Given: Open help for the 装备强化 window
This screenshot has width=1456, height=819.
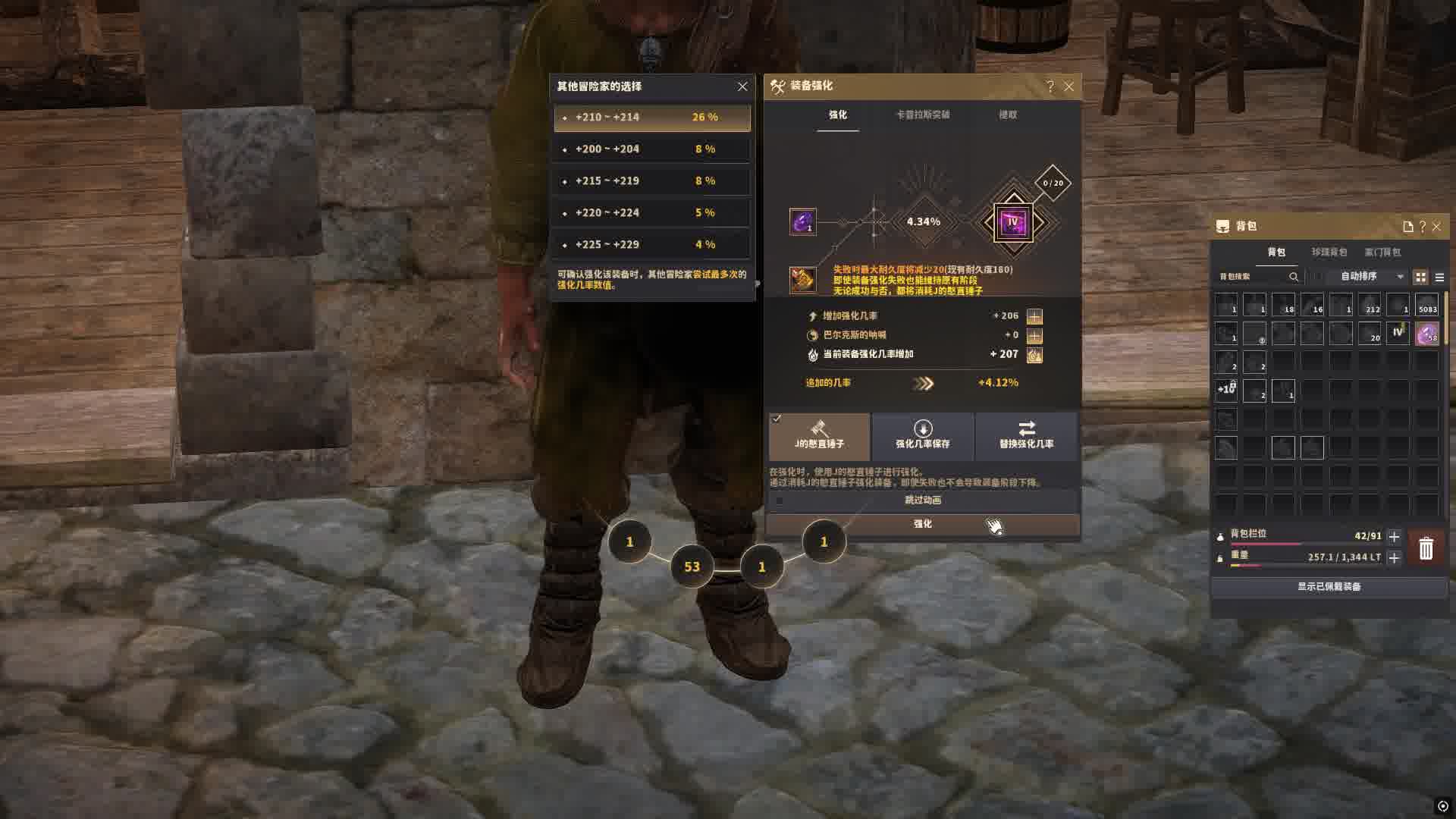Looking at the screenshot, I should pyautogui.click(x=1050, y=86).
